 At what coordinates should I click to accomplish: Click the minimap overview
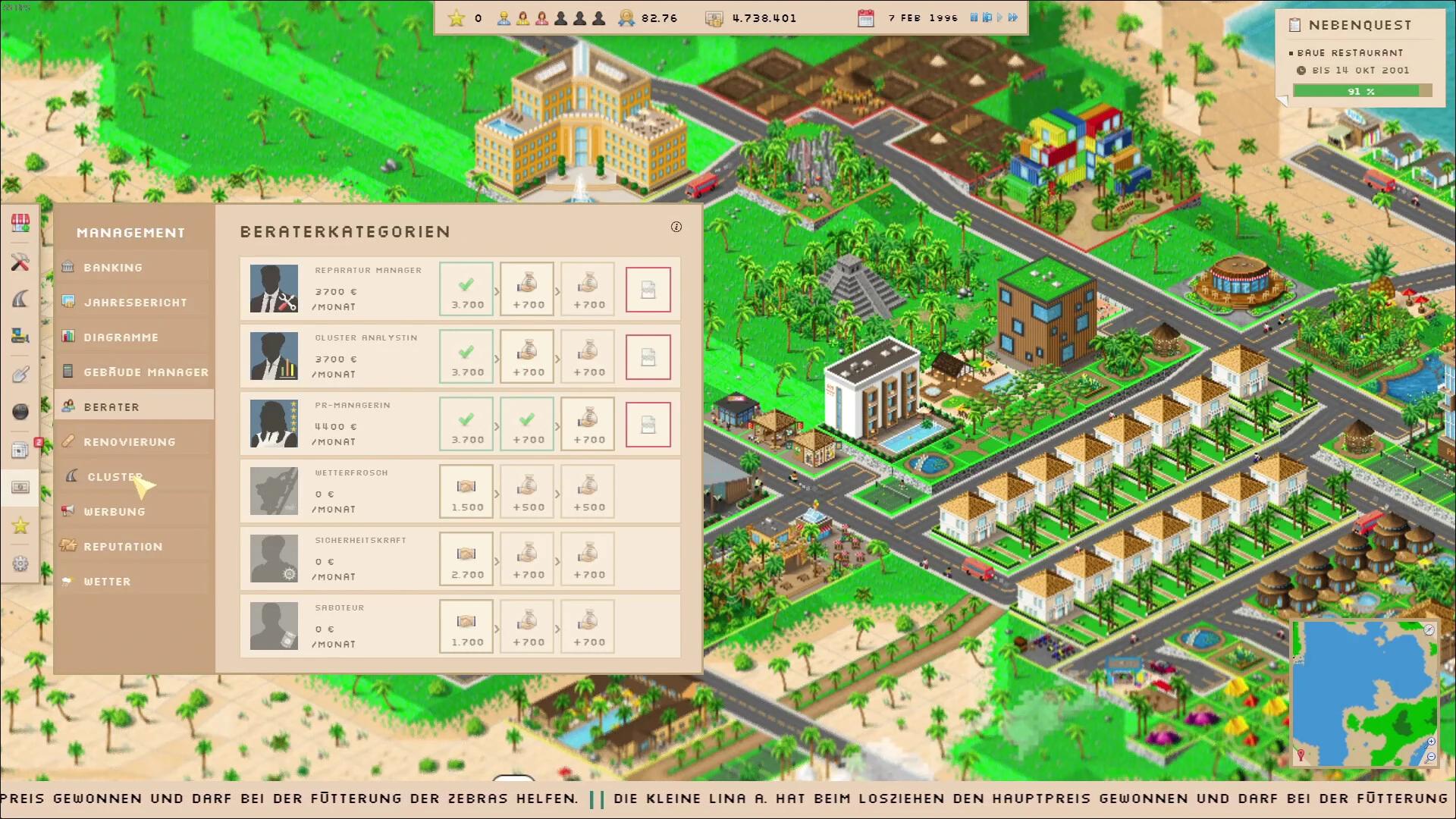point(1364,693)
